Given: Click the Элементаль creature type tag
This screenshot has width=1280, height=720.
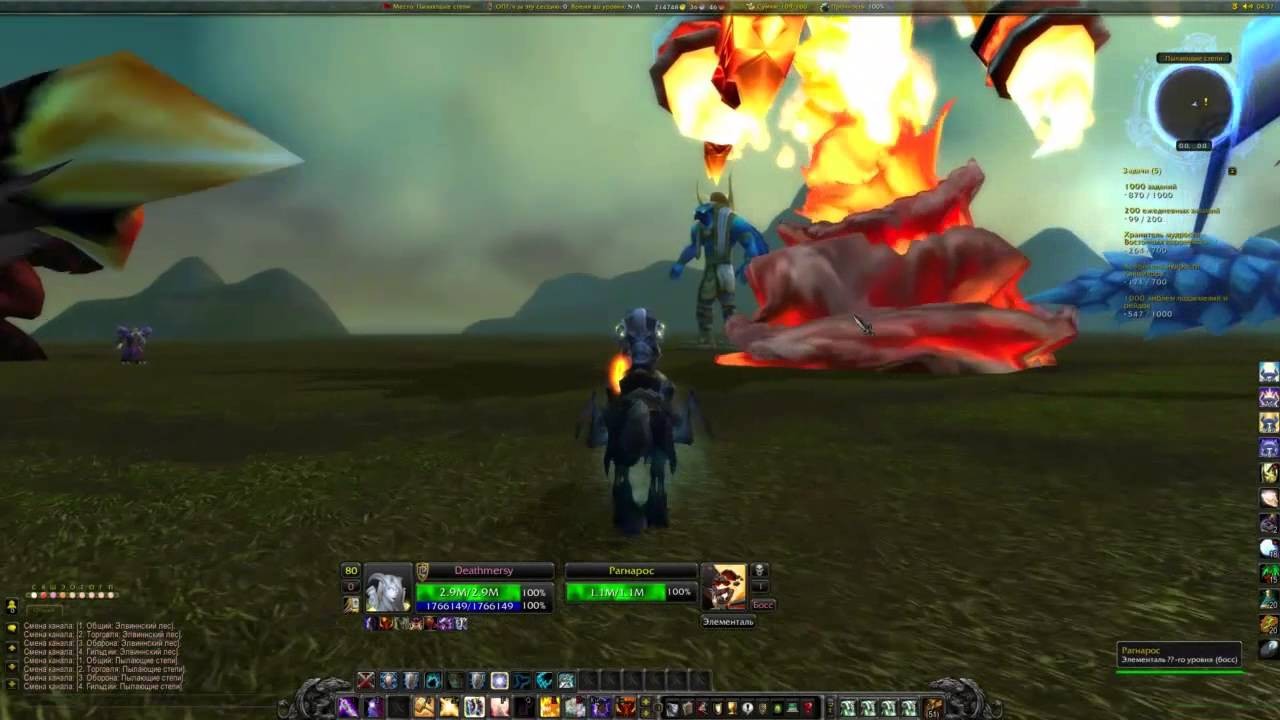Looking at the screenshot, I should pos(728,622).
